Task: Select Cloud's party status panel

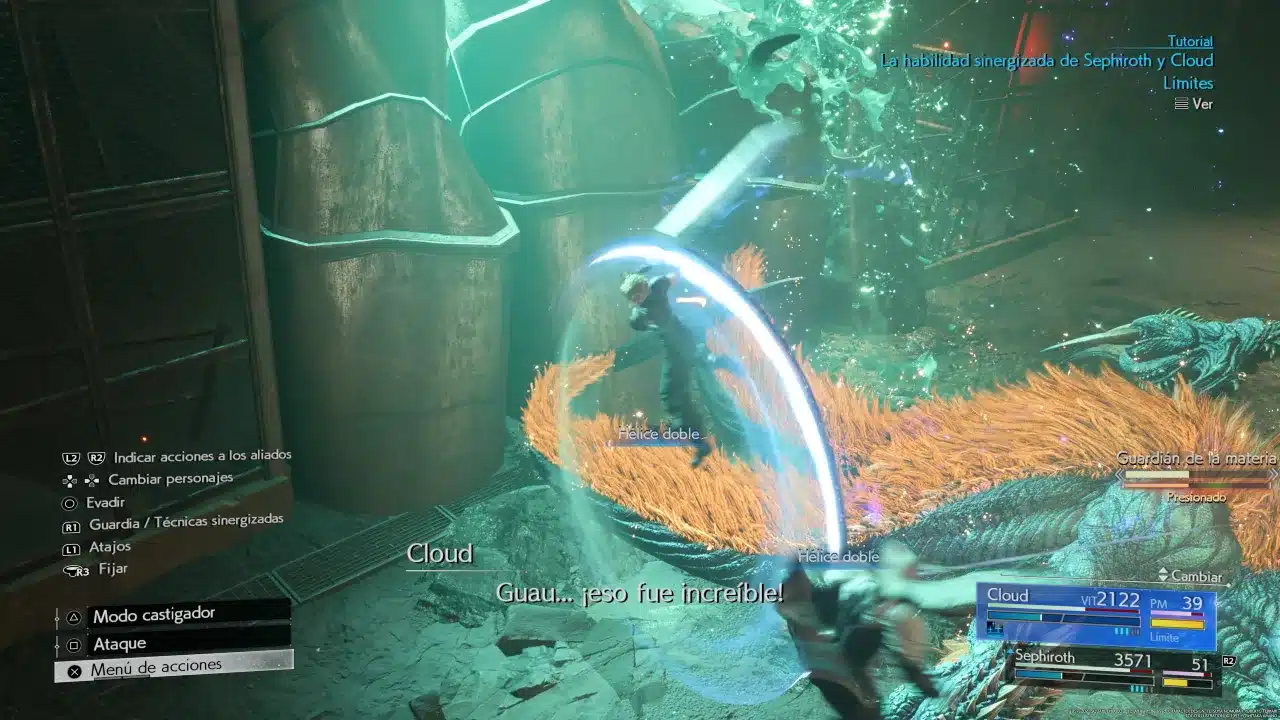Action: coord(1096,614)
